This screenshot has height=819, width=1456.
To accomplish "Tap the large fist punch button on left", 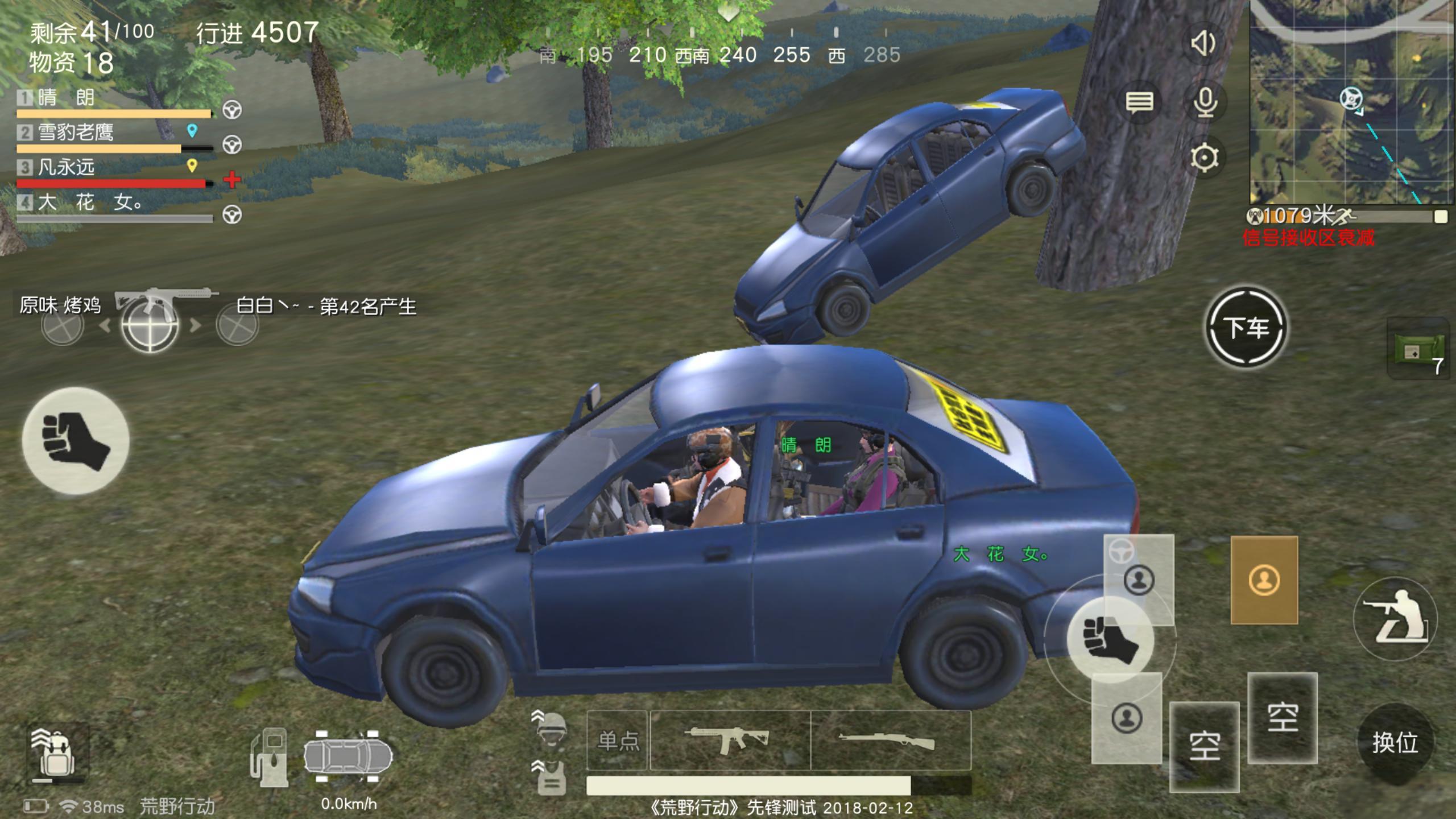I will tap(76, 441).
